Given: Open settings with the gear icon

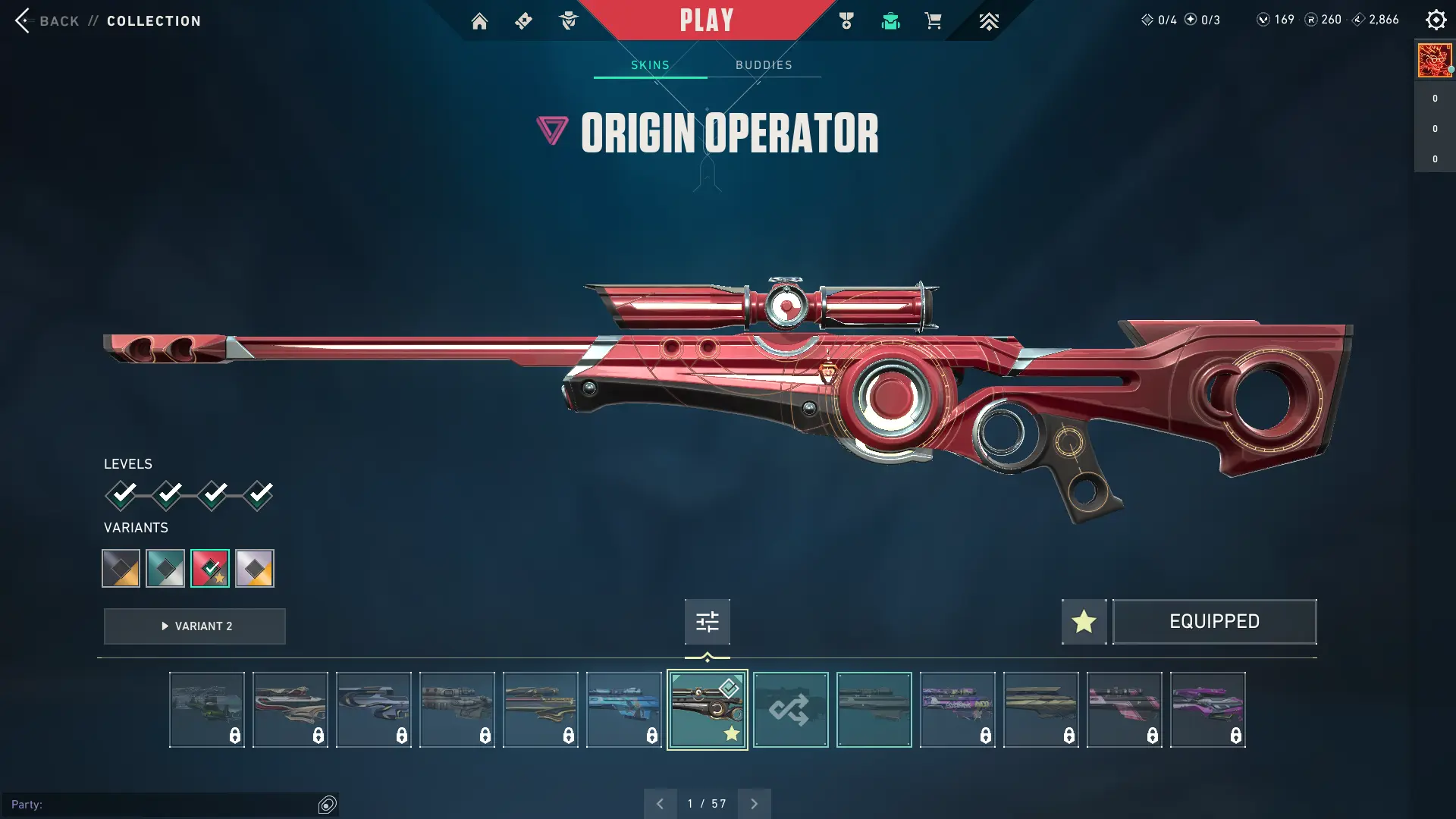Looking at the screenshot, I should tap(1436, 20).
